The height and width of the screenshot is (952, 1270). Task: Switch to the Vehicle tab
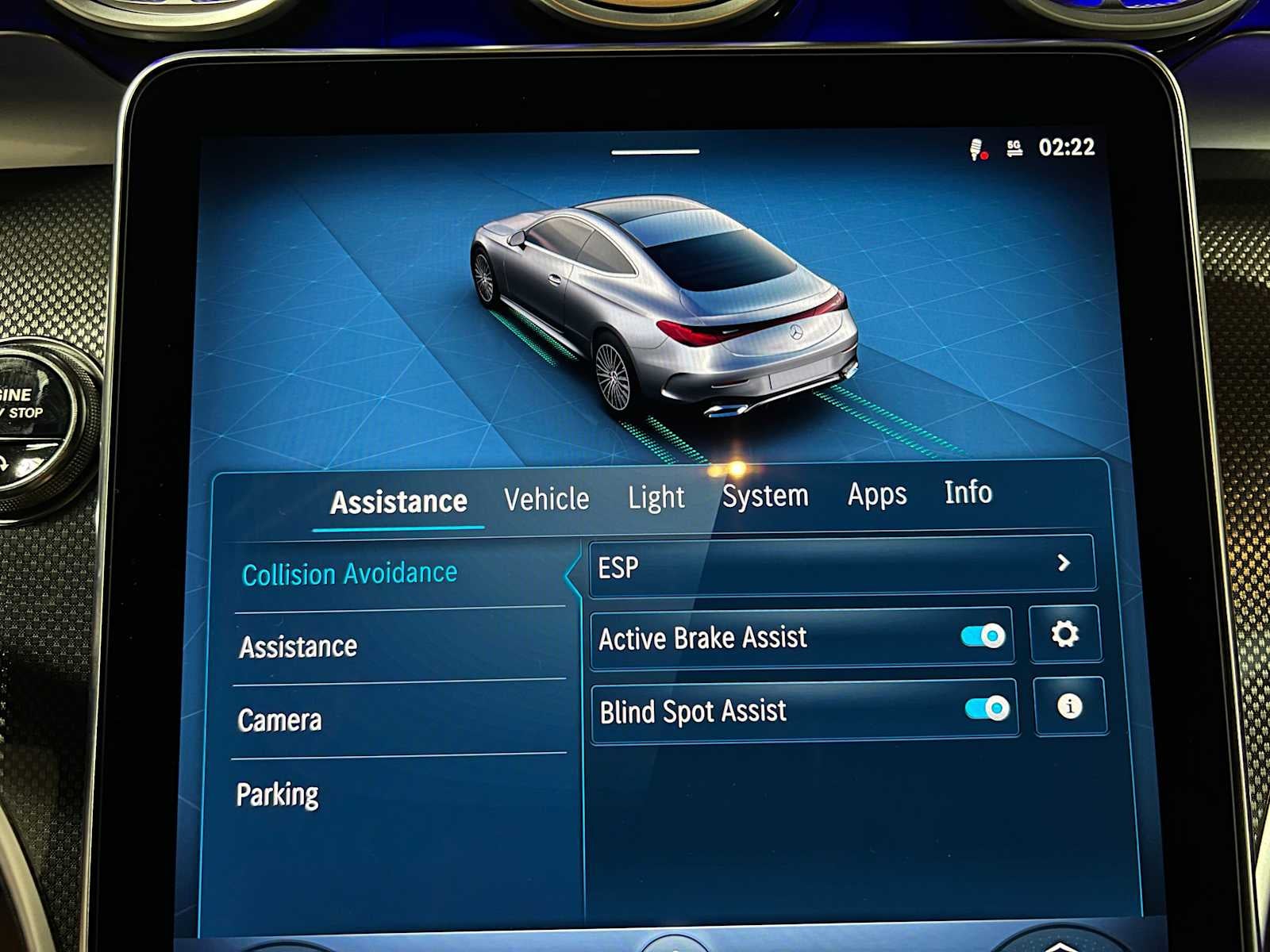point(545,498)
